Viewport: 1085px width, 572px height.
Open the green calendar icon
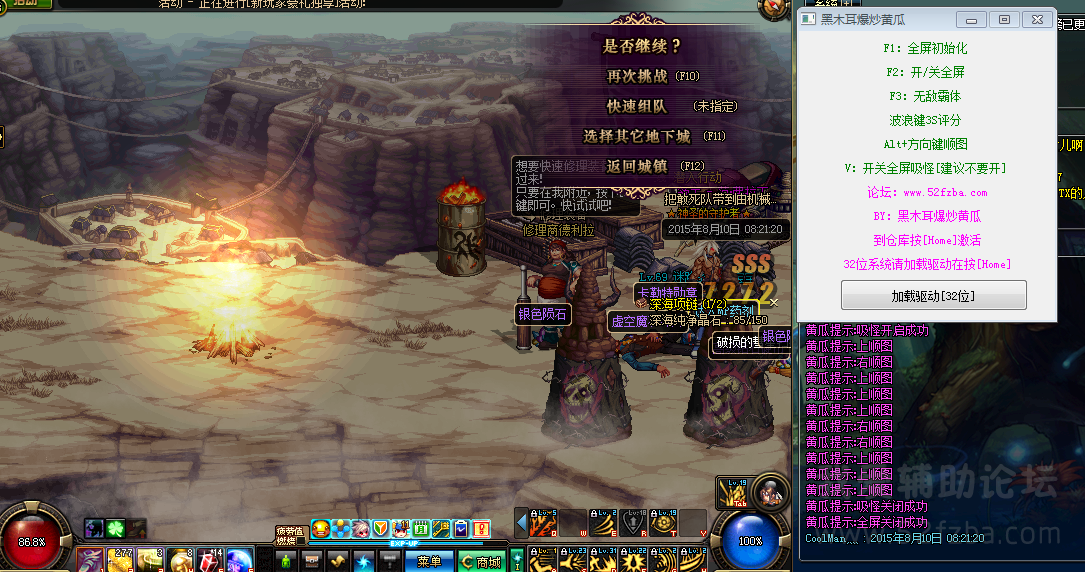[x=421, y=528]
